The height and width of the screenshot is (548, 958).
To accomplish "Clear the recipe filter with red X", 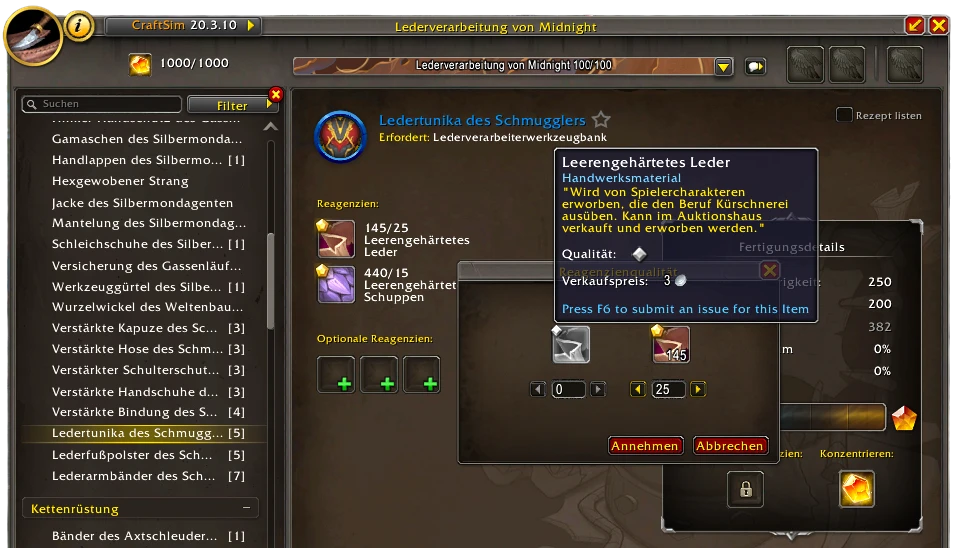I will click(x=276, y=95).
